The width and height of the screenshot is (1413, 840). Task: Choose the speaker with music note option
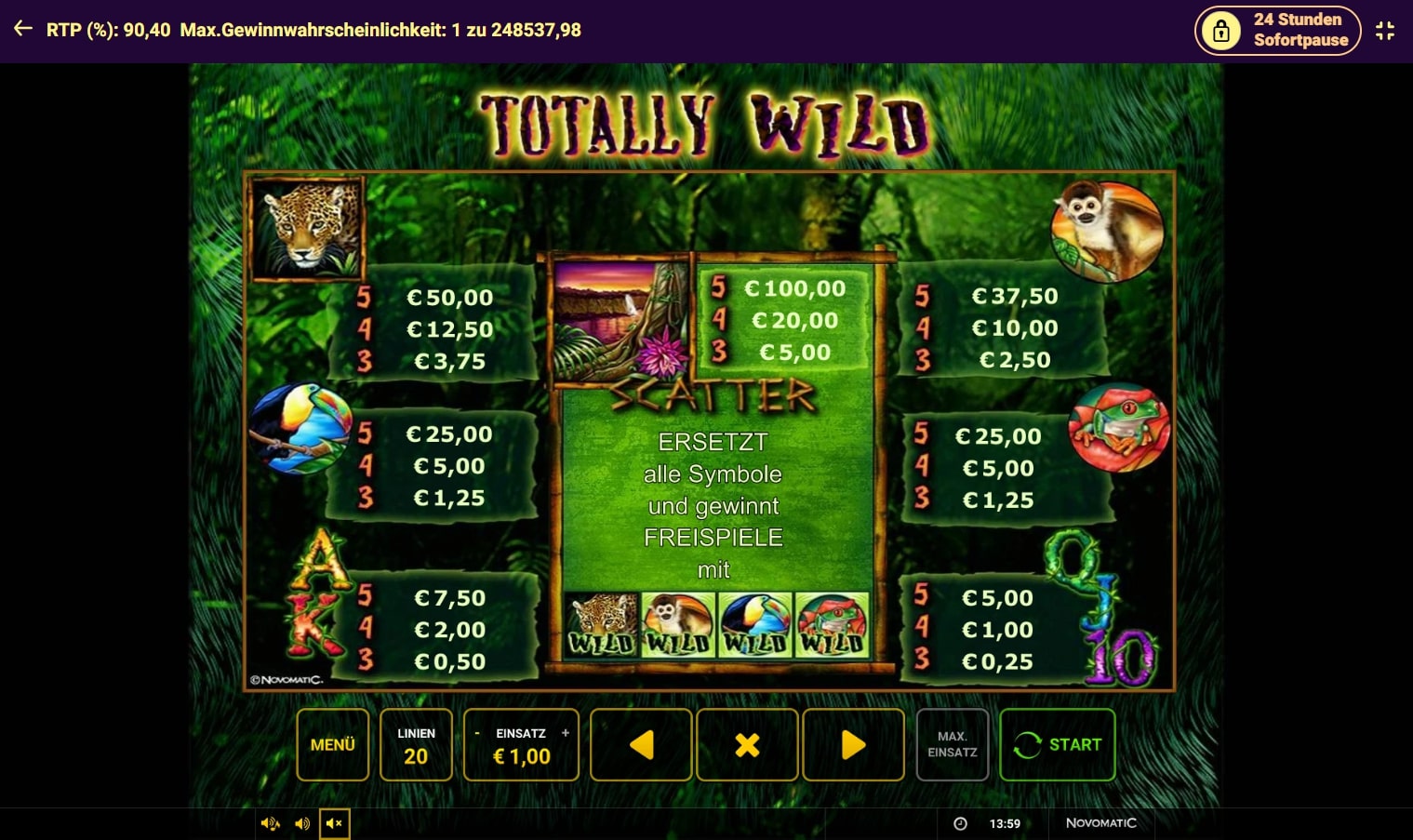click(271, 823)
